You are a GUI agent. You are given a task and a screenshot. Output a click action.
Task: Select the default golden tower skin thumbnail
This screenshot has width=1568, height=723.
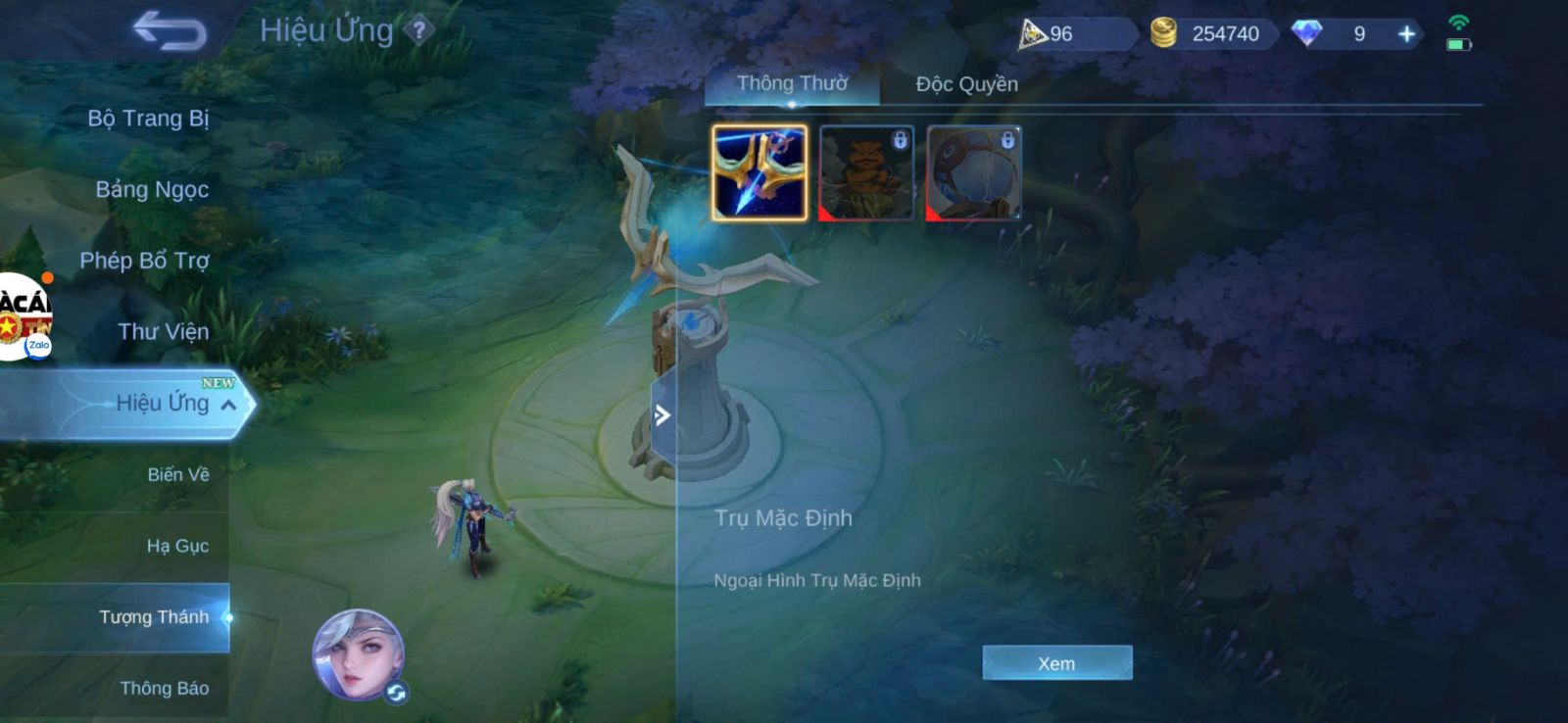[x=759, y=172]
